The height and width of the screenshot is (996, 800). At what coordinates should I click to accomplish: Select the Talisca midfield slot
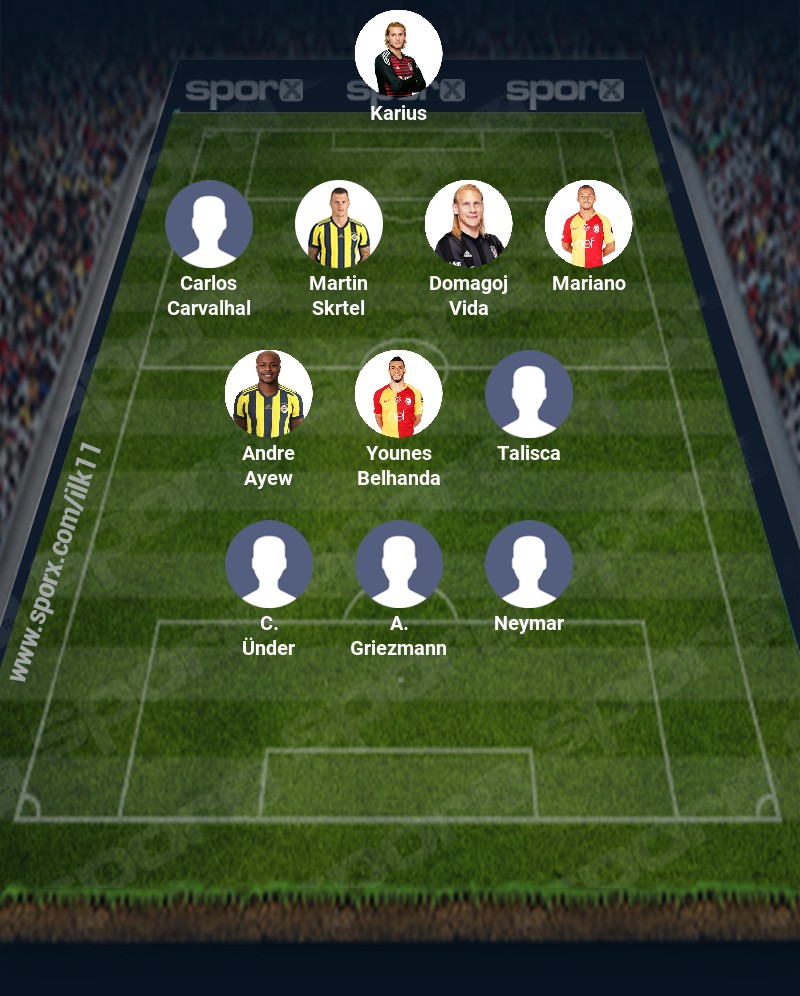[x=528, y=394]
